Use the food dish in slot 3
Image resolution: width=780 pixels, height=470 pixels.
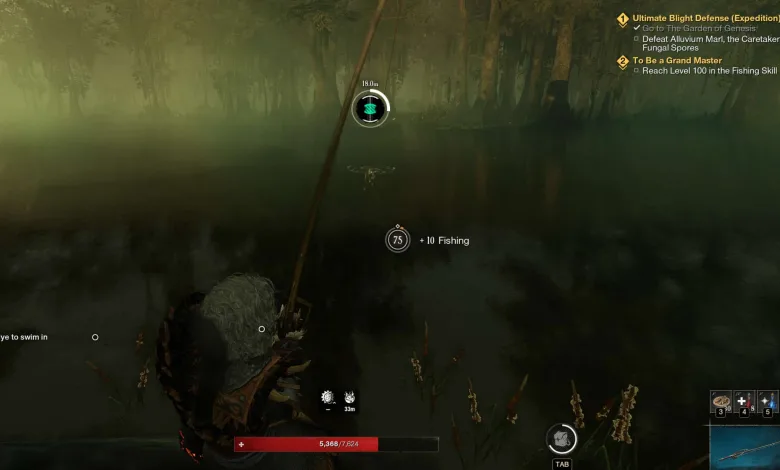pyautogui.click(x=720, y=401)
